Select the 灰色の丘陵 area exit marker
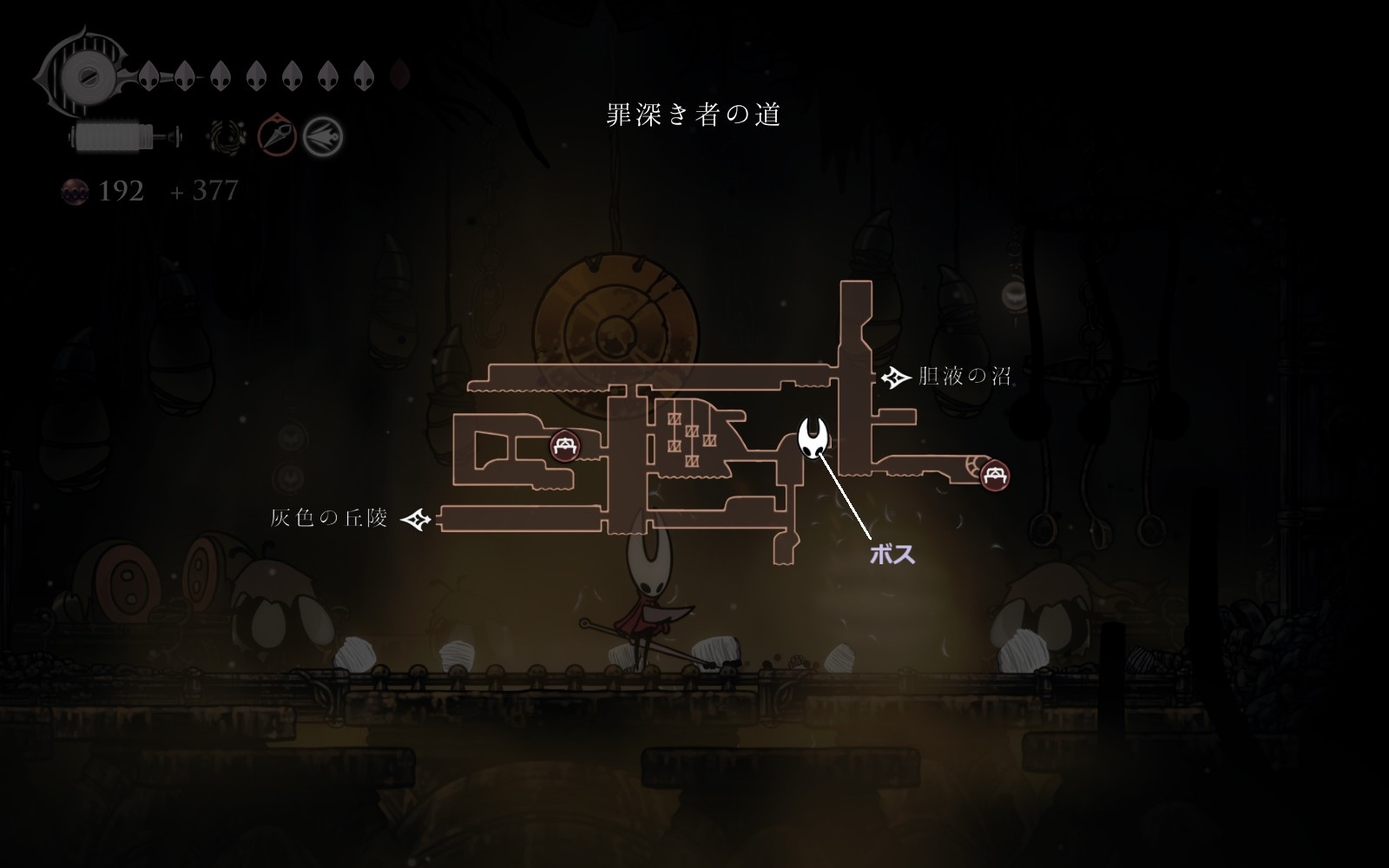Screen dimensions: 1389x868 point(418,519)
